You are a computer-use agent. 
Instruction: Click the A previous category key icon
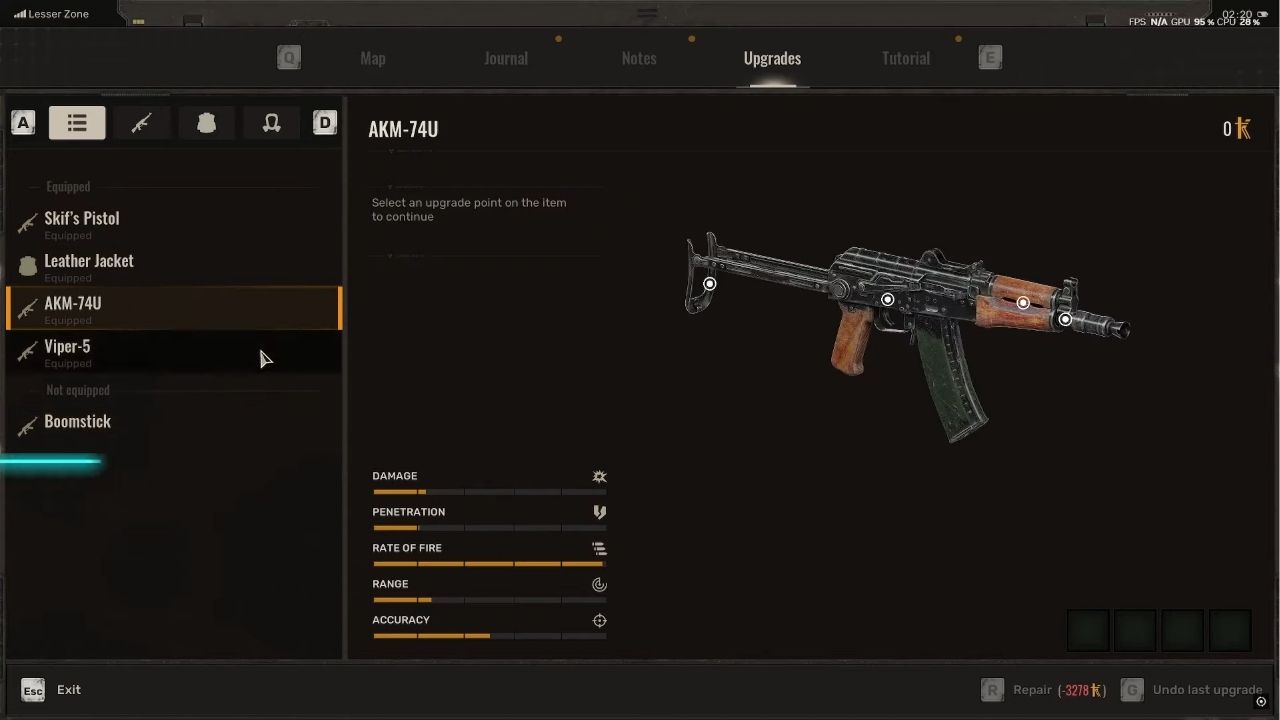(23, 122)
